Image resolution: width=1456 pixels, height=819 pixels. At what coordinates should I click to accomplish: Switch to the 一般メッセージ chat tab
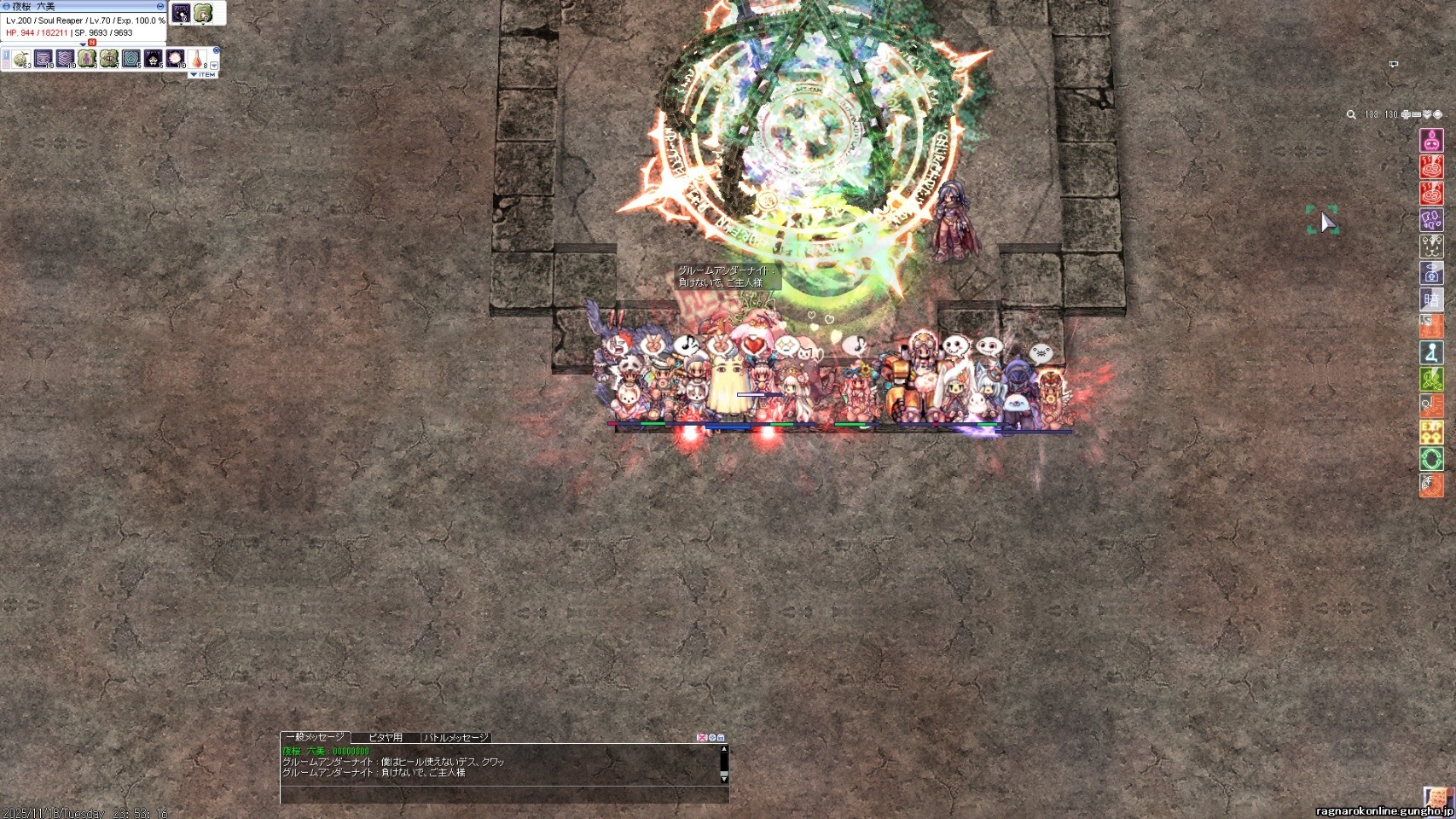click(315, 737)
